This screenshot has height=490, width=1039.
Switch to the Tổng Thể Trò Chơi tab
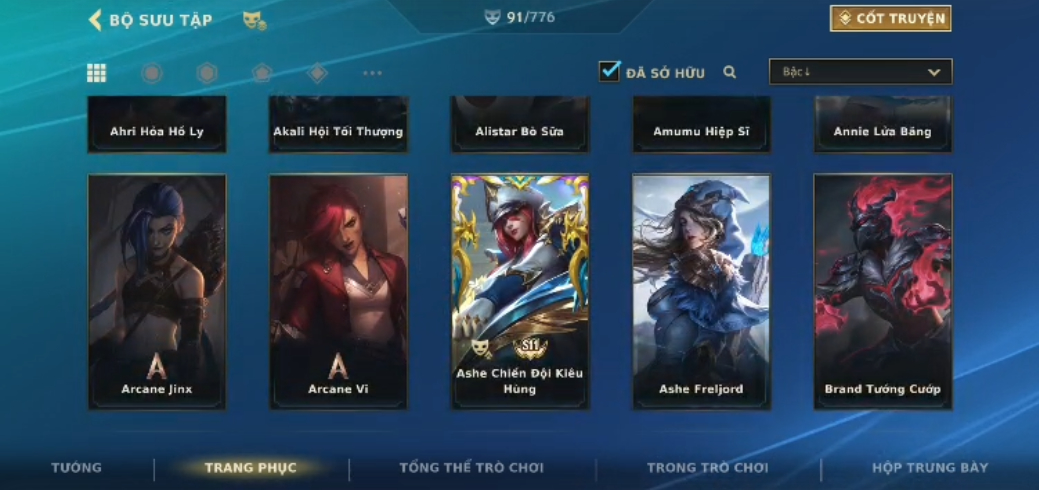pos(471,468)
